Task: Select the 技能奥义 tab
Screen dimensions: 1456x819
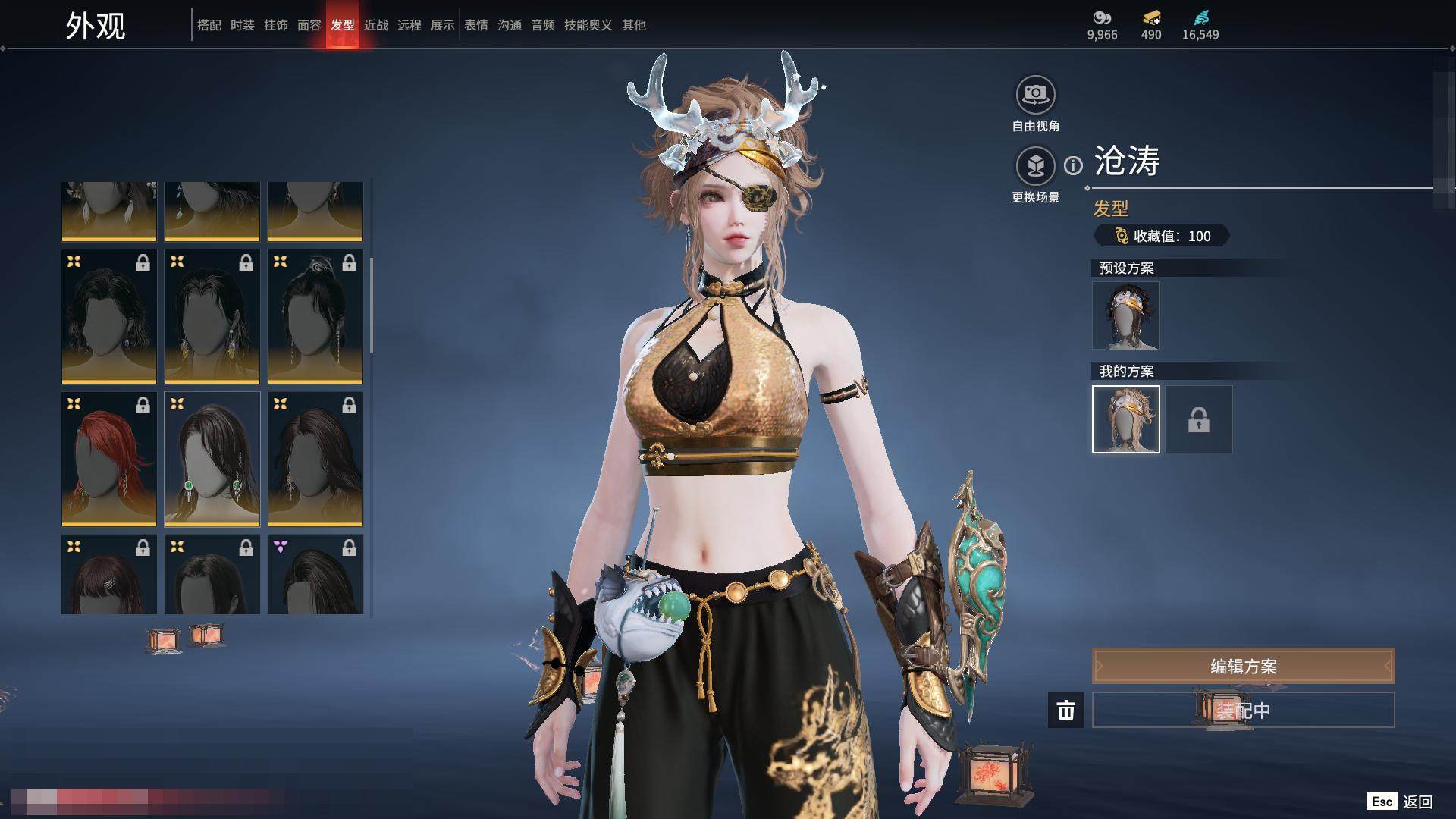Action: 588,25
